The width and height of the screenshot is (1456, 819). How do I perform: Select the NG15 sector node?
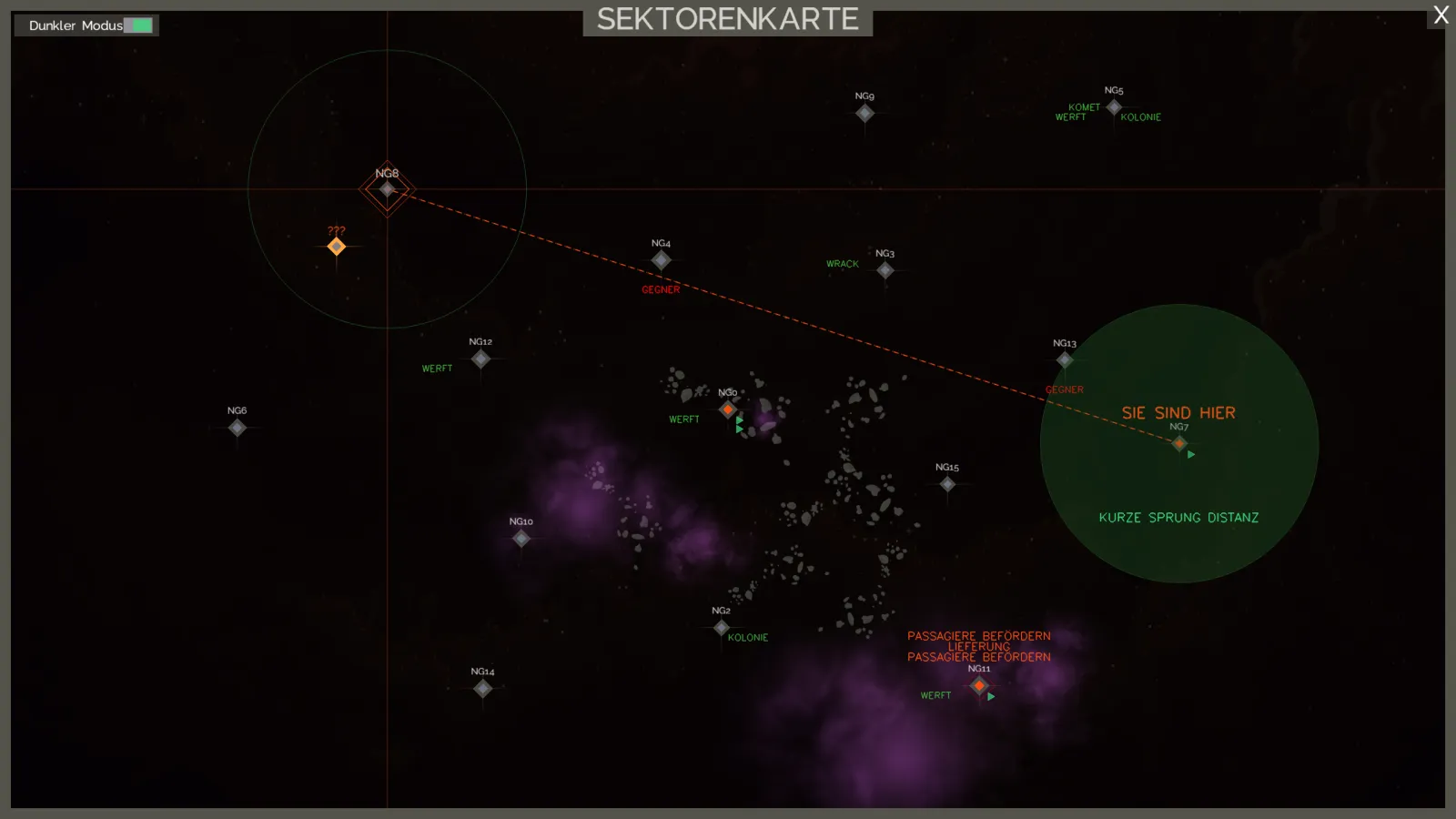[947, 484]
